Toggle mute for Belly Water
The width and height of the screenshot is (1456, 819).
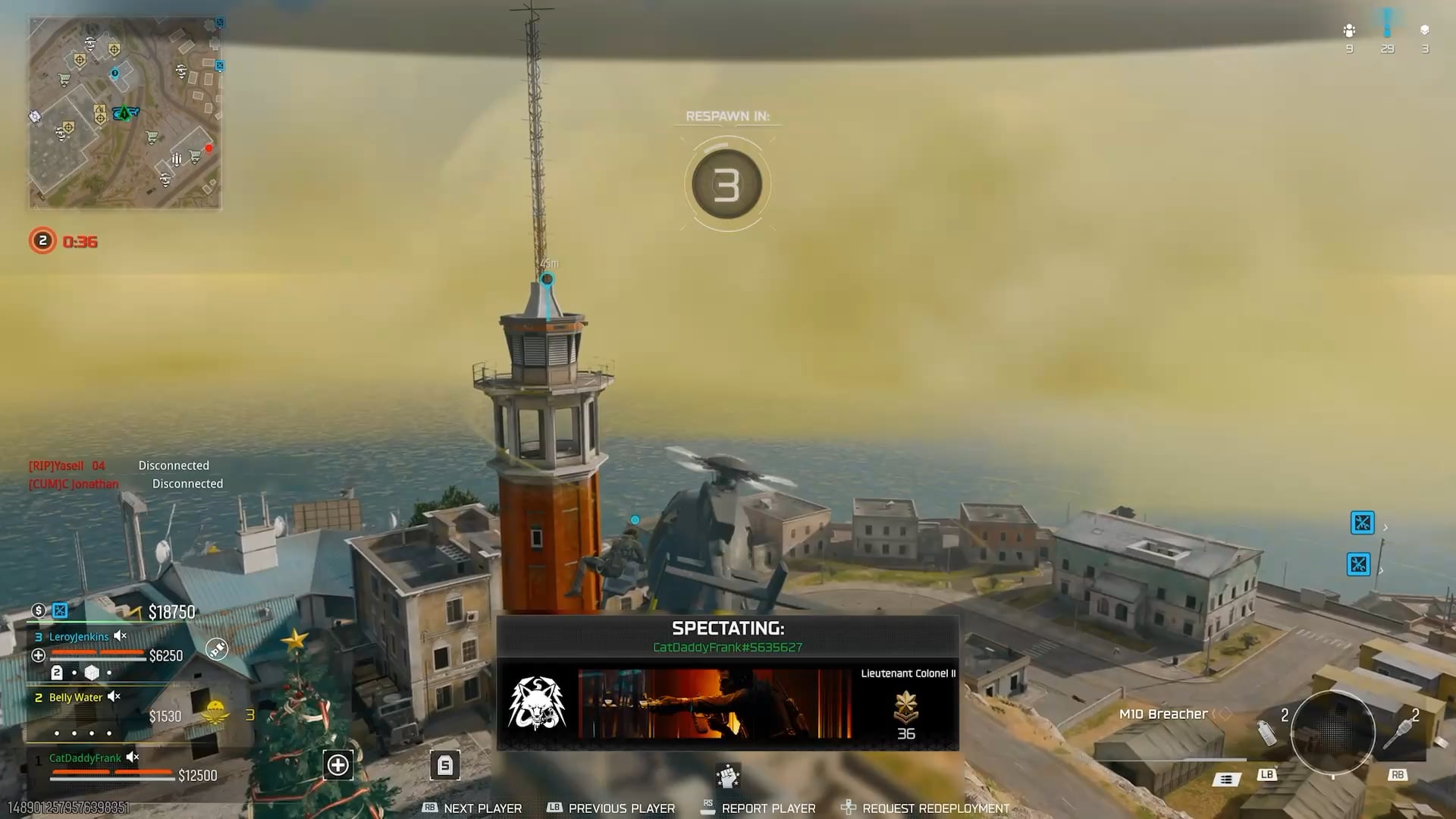(114, 697)
